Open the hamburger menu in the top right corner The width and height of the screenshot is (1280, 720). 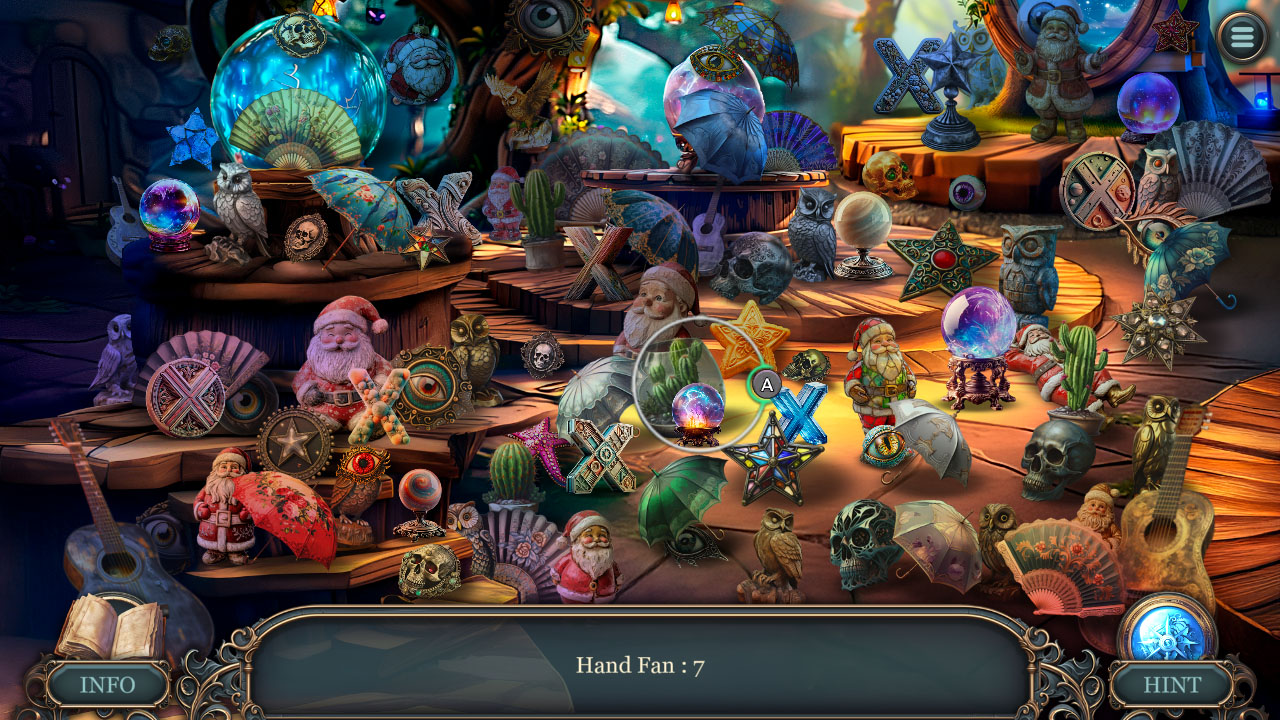pyautogui.click(x=1240, y=37)
